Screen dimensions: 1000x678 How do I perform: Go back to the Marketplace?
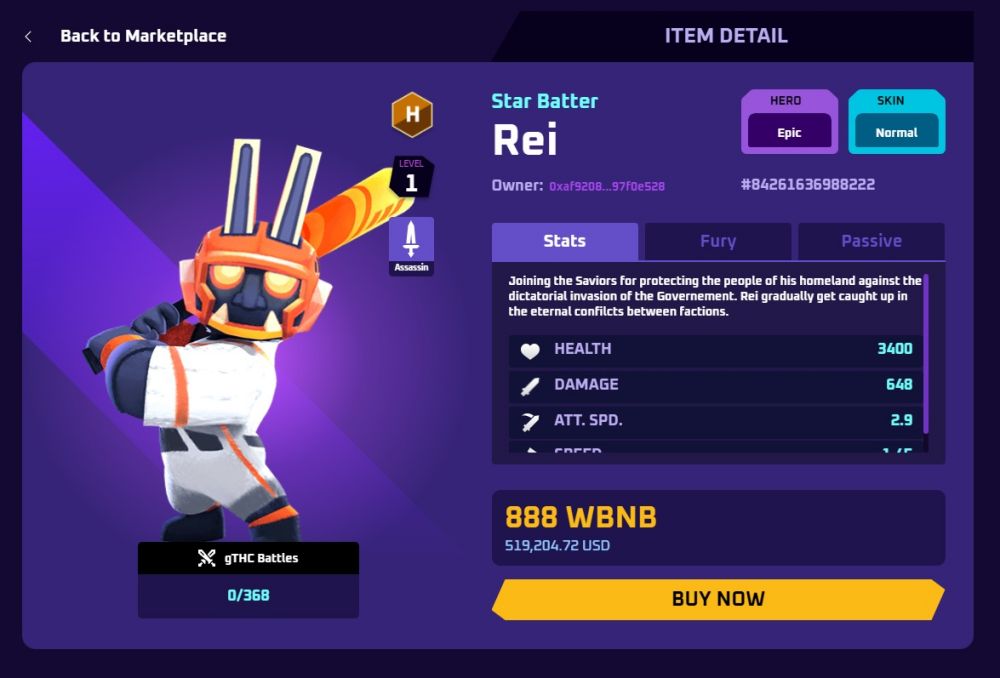click(142, 36)
